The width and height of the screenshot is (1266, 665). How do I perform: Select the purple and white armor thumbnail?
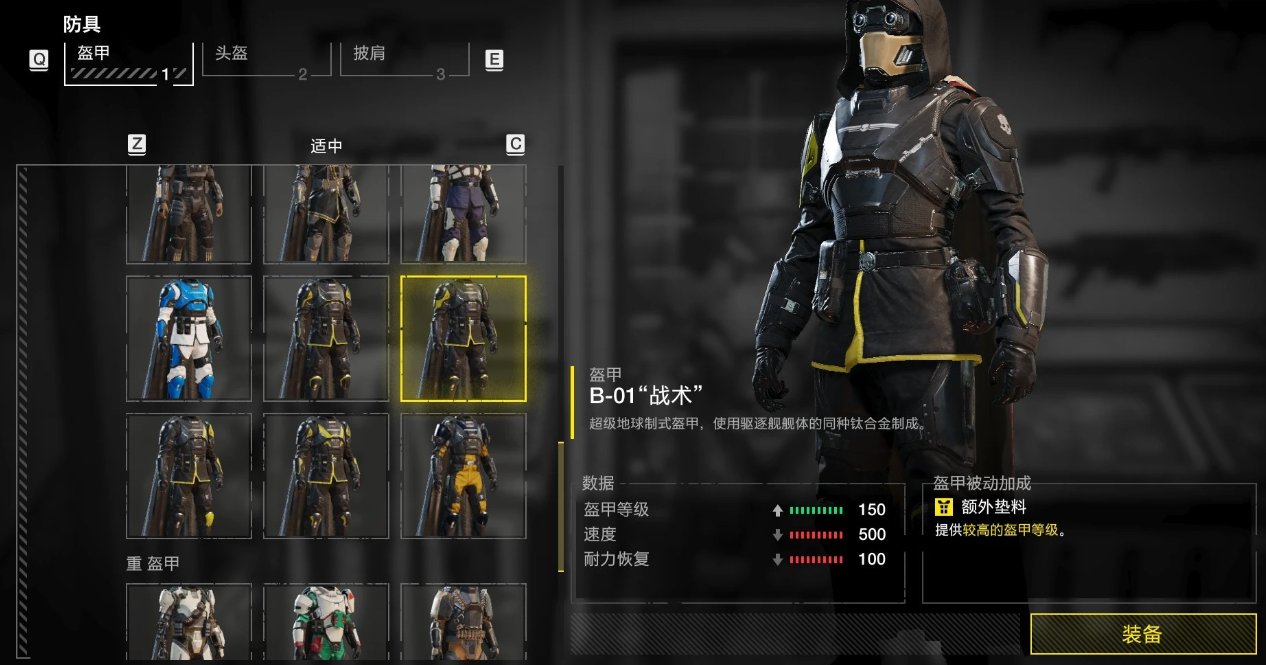(x=463, y=214)
